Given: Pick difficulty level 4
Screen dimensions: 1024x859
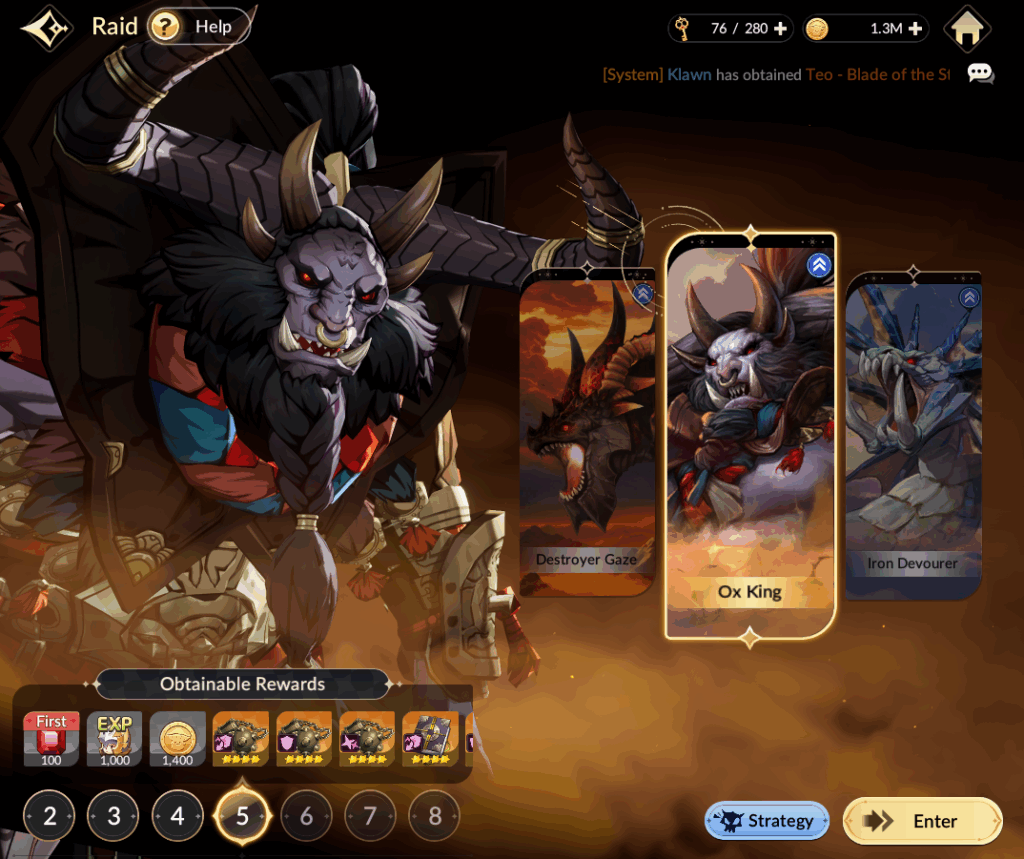Looking at the screenshot, I should click(x=178, y=817).
